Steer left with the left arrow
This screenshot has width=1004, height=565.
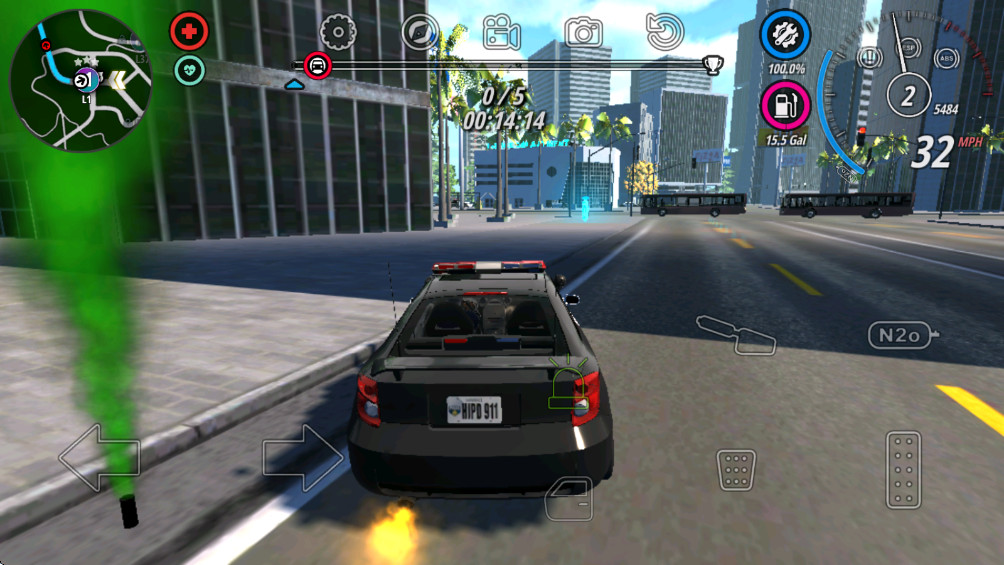(99, 458)
